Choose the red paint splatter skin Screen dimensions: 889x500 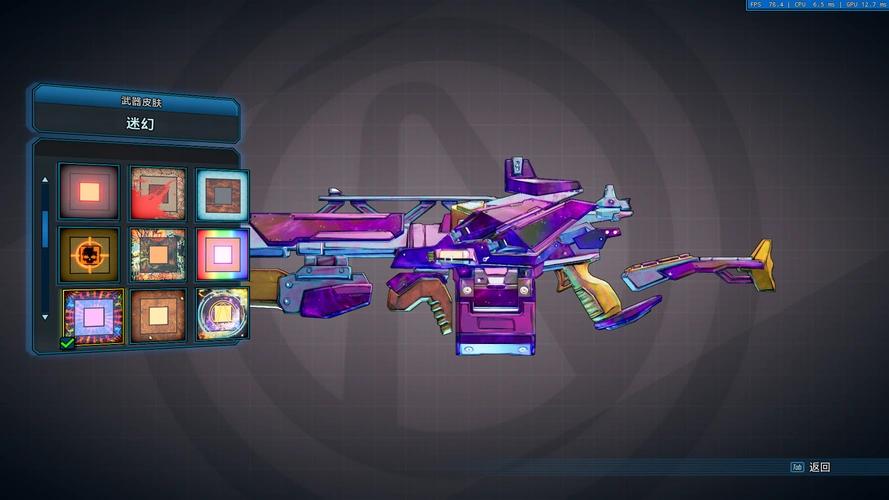157,192
